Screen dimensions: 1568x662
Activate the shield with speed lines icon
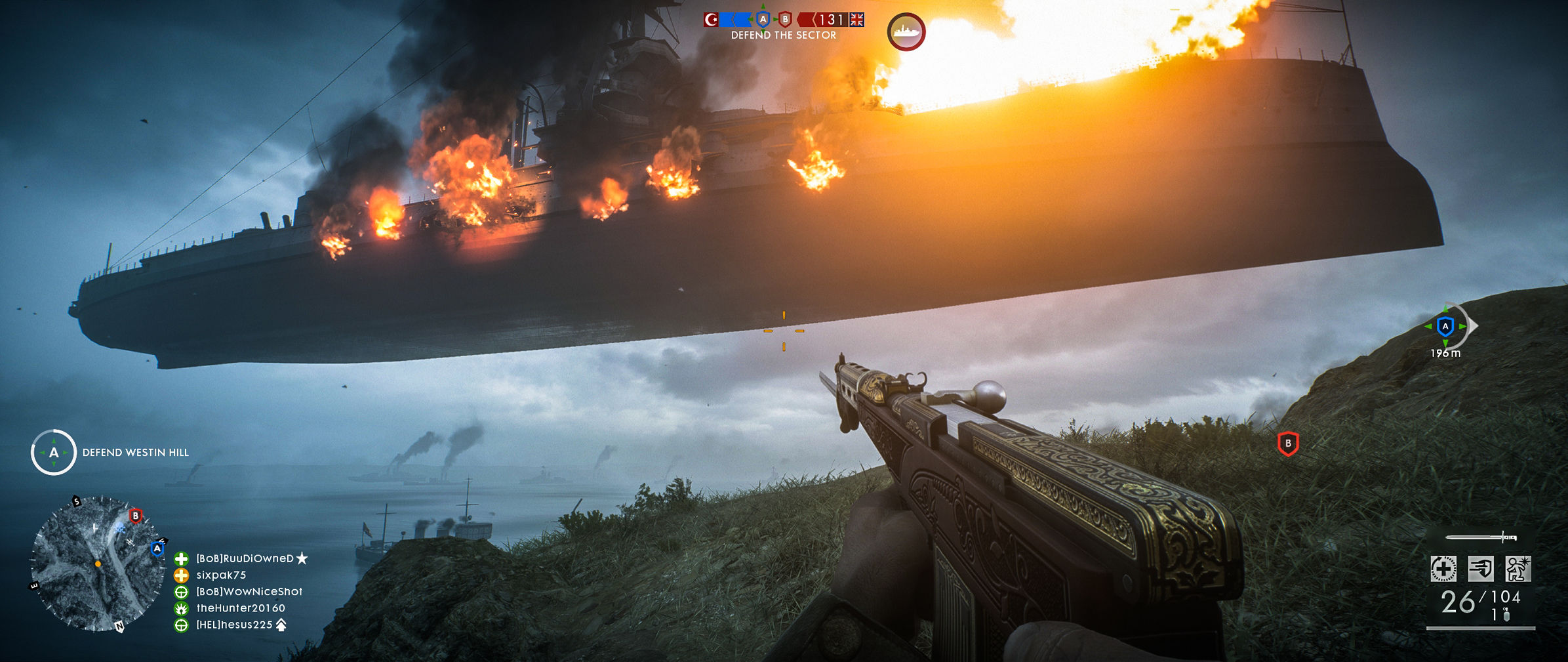coord(1481,568)
